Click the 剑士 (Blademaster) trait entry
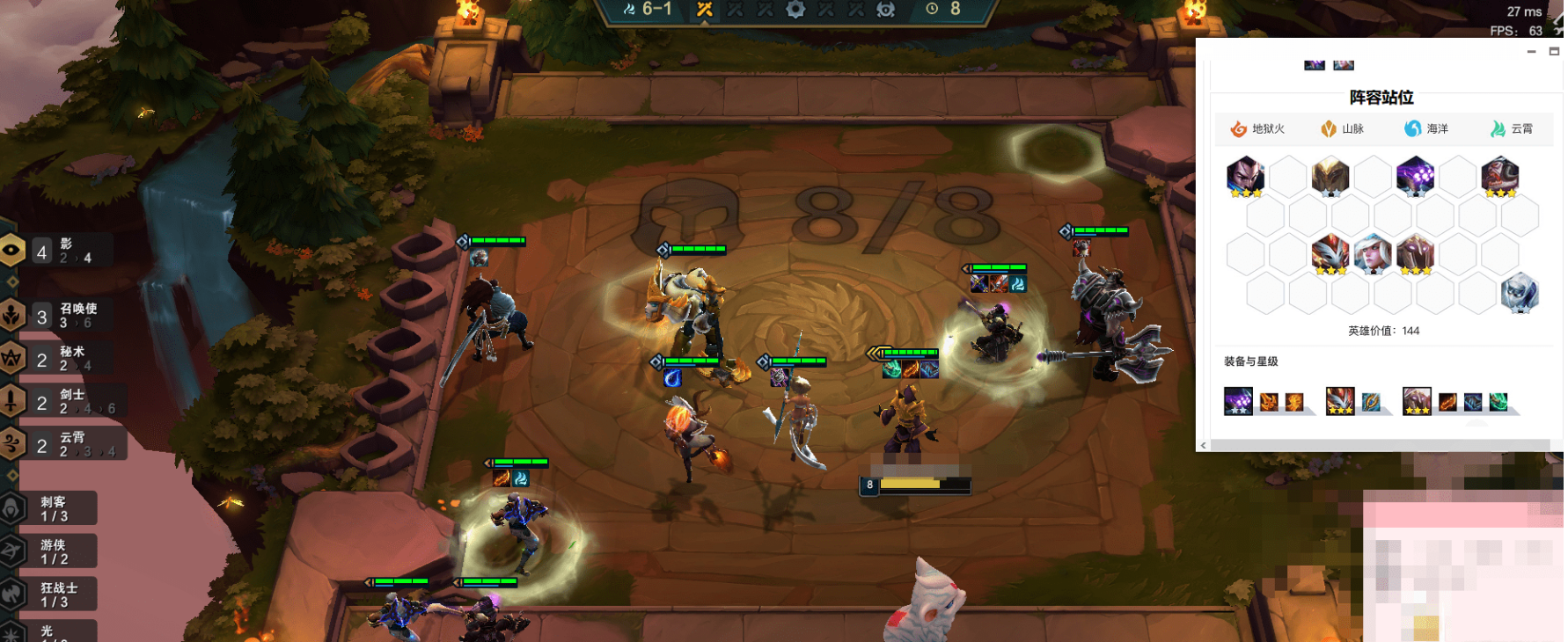This screenshot has height=642, width=1568. (x=63, y=401)
